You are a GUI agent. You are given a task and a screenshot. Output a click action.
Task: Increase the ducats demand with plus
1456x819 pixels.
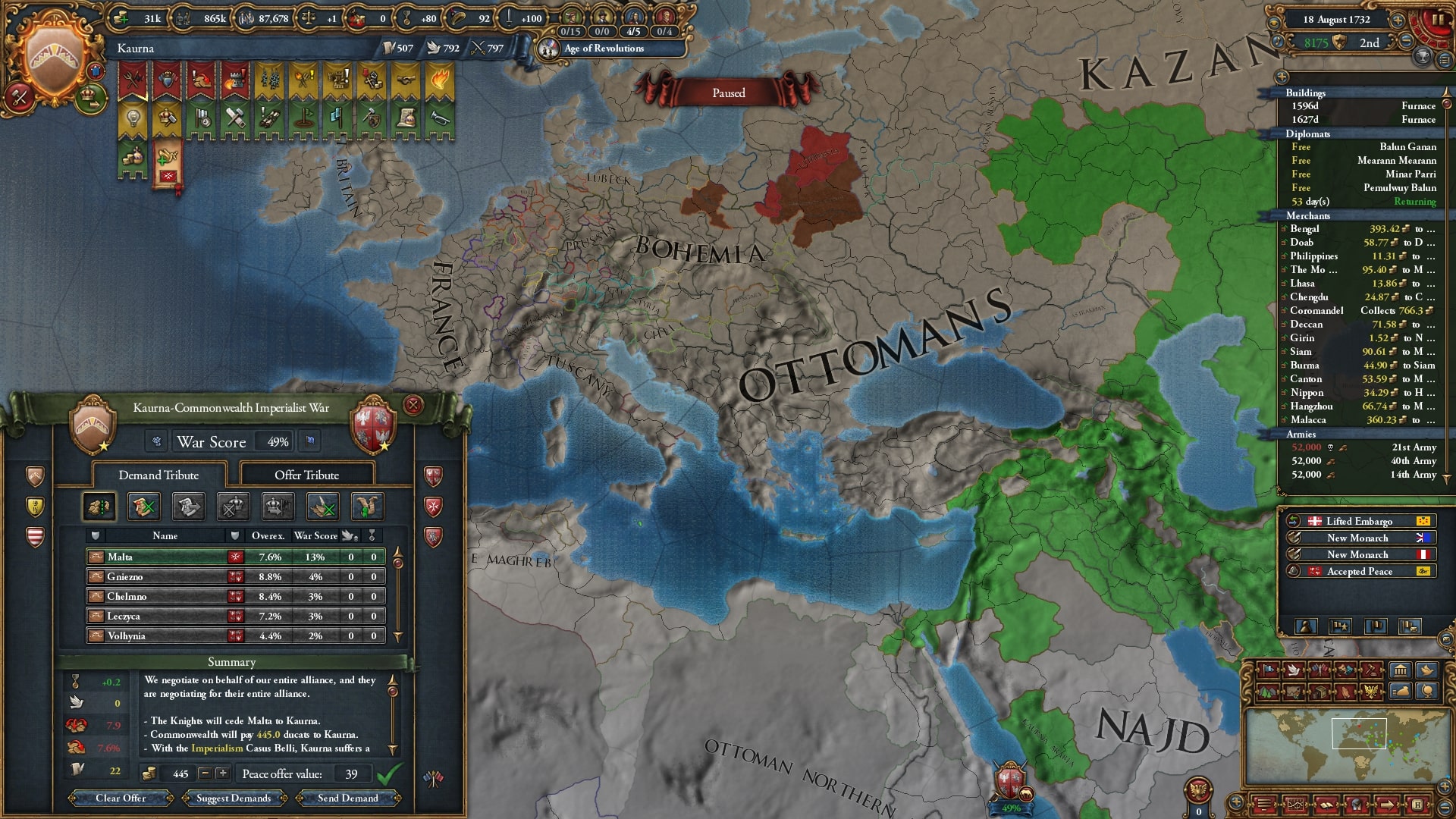click(222, 773)
